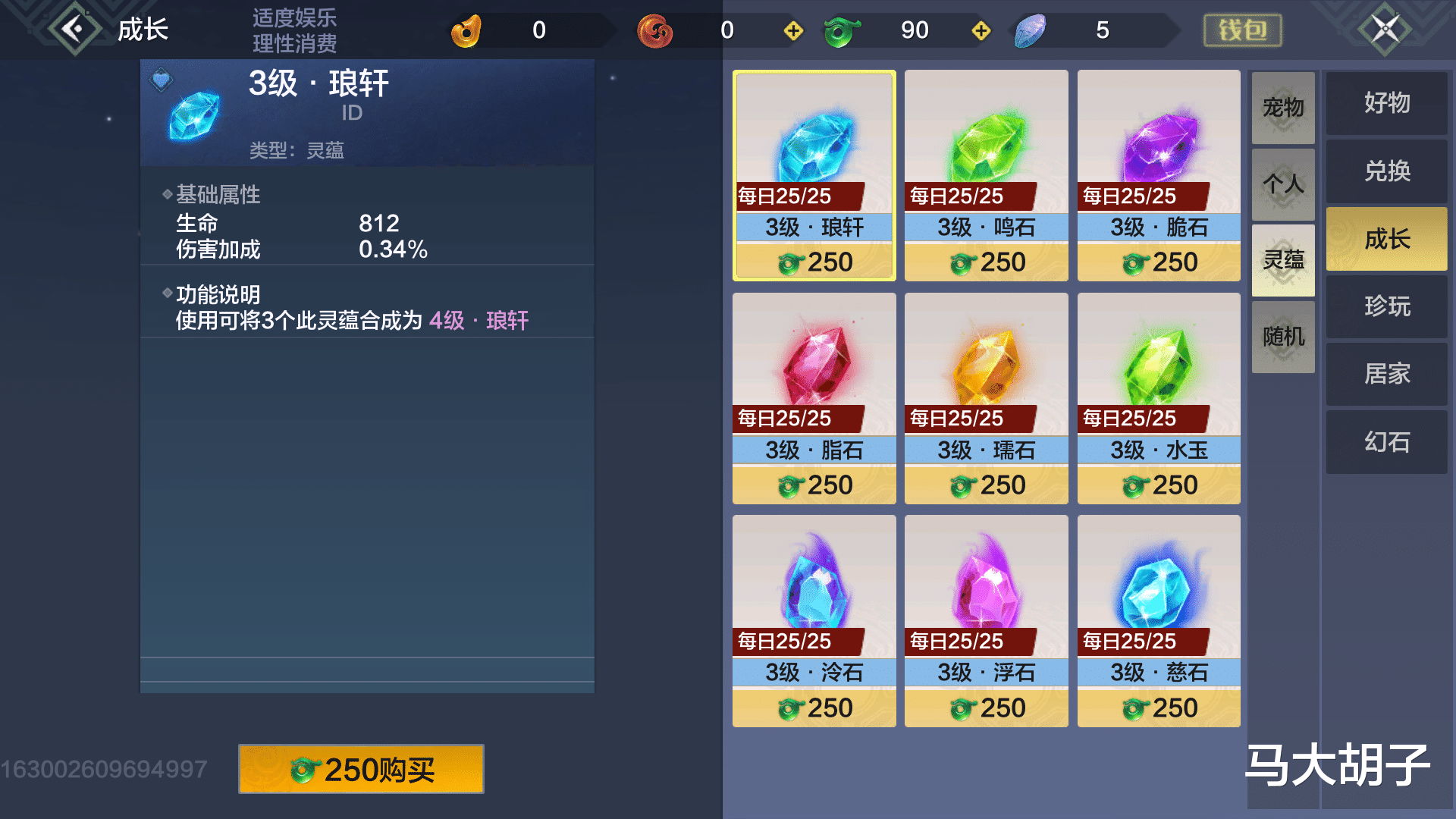Switch to the 好物 tab
Viewport: 1456px width, 819px height.
tap(1385, 104)
